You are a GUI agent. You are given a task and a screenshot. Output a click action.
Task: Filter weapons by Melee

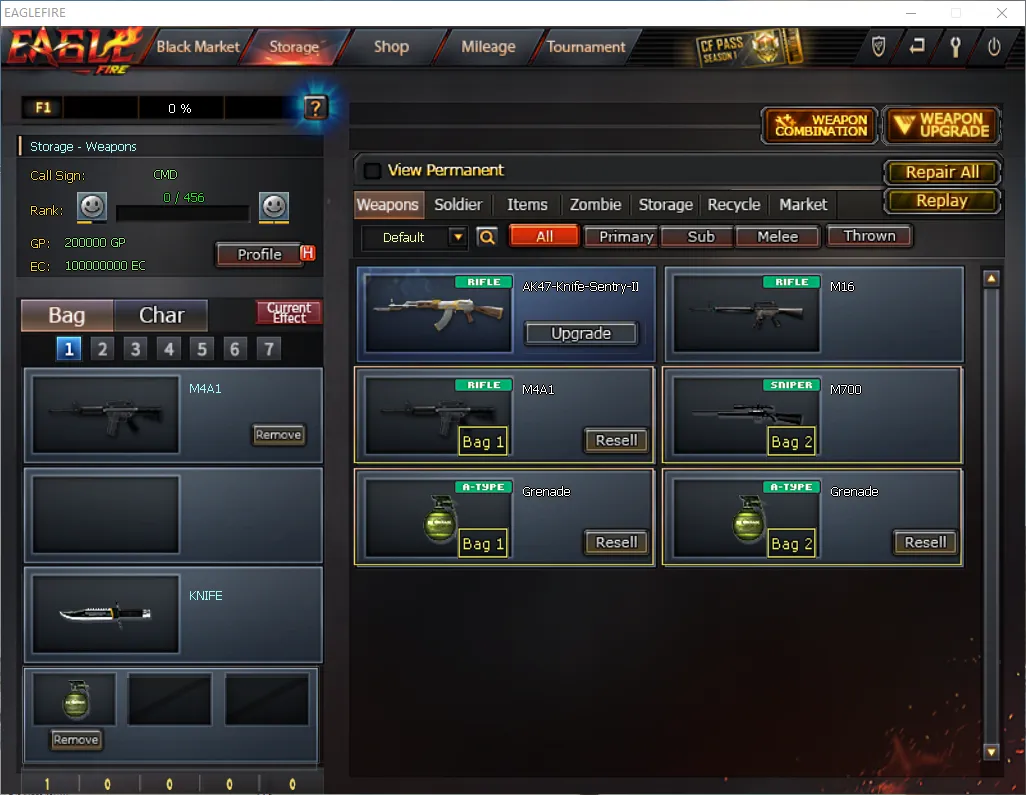[777, 237]
